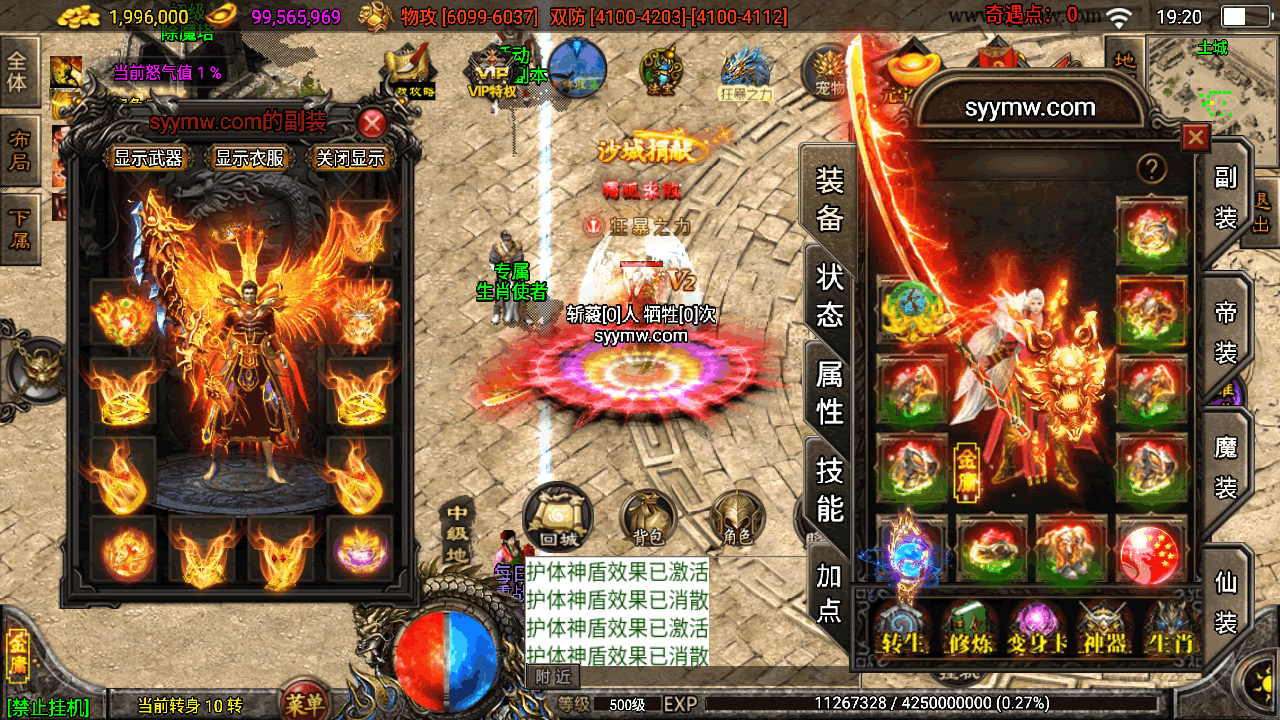Screen dimensions: 1280x720
Task: Click the 回城 return-to-town button
Action: coord(558,517)
